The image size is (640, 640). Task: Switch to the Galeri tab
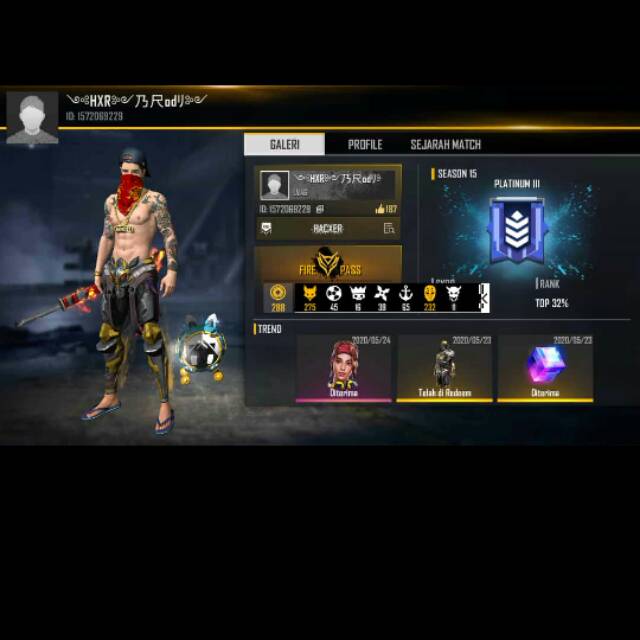pyautogui.click(x=285, y=145)
